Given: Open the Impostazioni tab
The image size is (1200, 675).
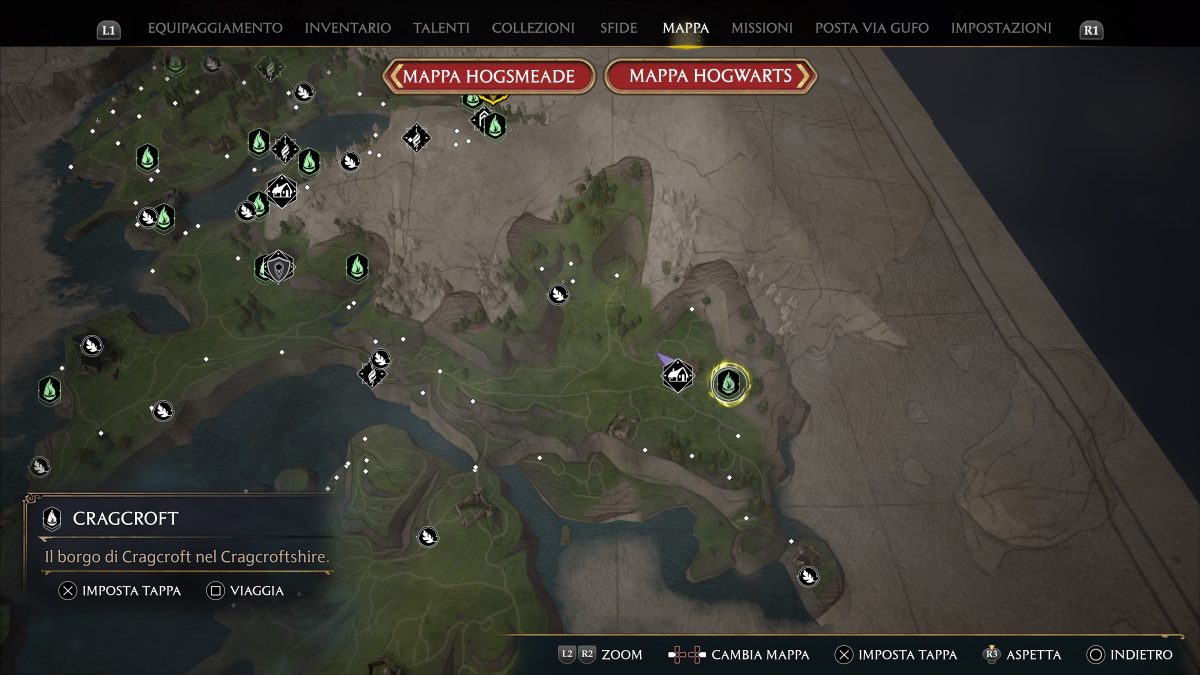Looking at the screenshot, I should [1001, 28].
